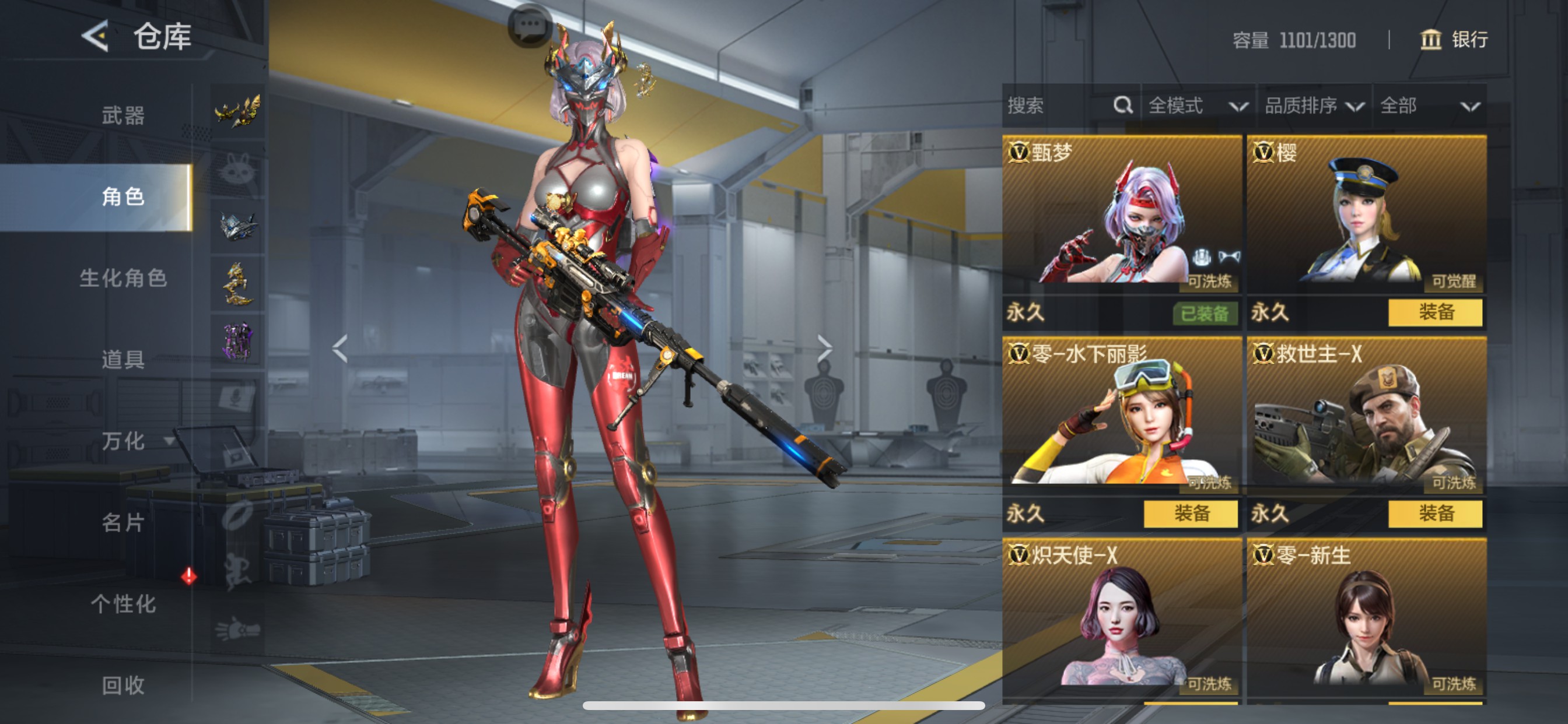Screen dimensions: 1568x724
Task: Equip the 救世主-X character
Action: click(x=1434, y=514)
